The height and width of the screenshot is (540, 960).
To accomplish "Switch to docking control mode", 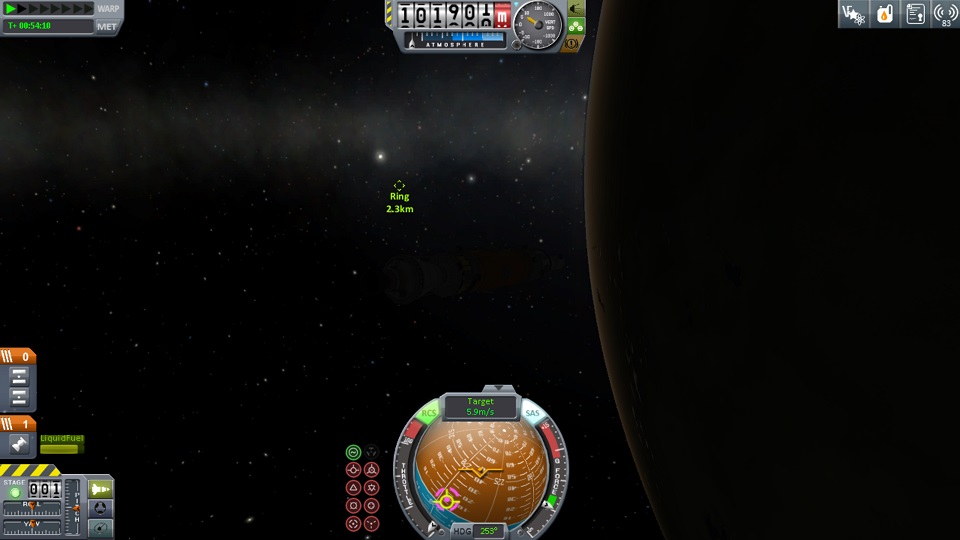I will click(101, 508).
